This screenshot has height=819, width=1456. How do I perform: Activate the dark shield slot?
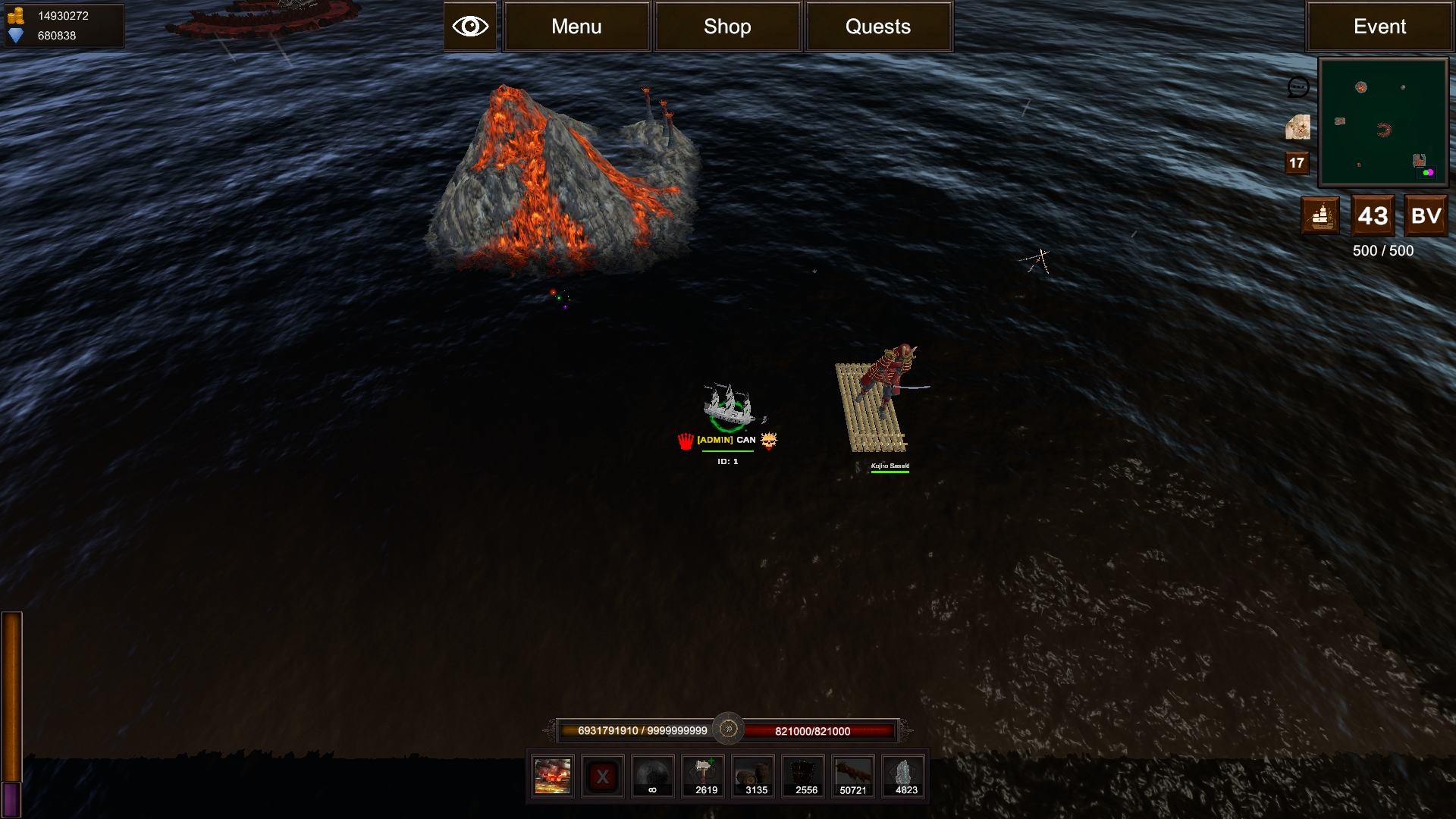pos(805,777)
